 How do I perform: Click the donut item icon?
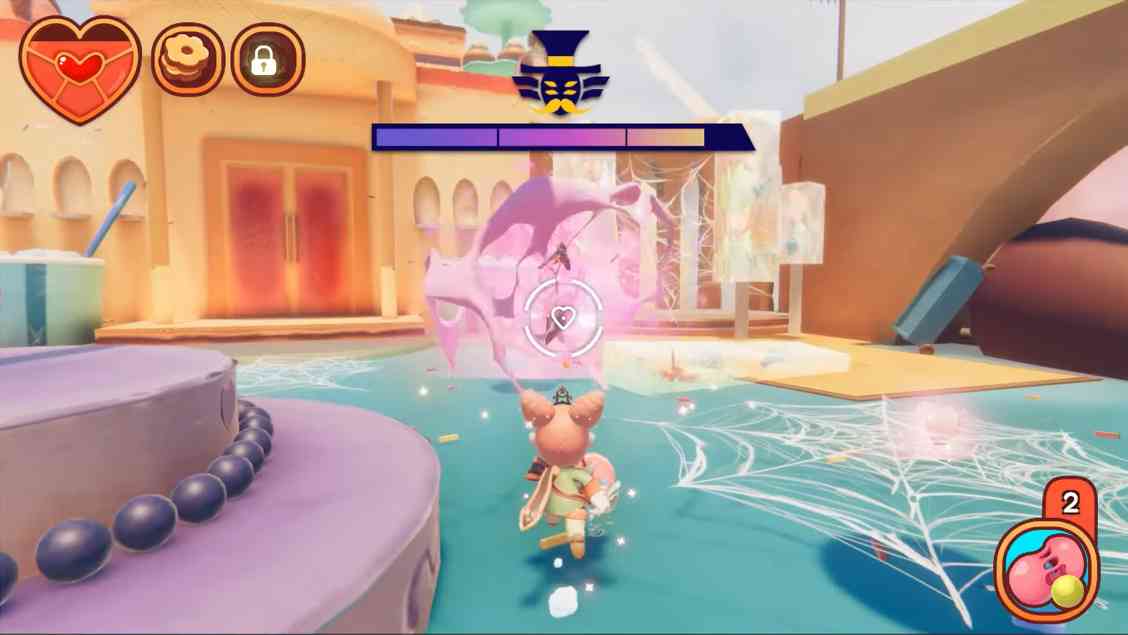pyautogui.click(x=187, y=60)
